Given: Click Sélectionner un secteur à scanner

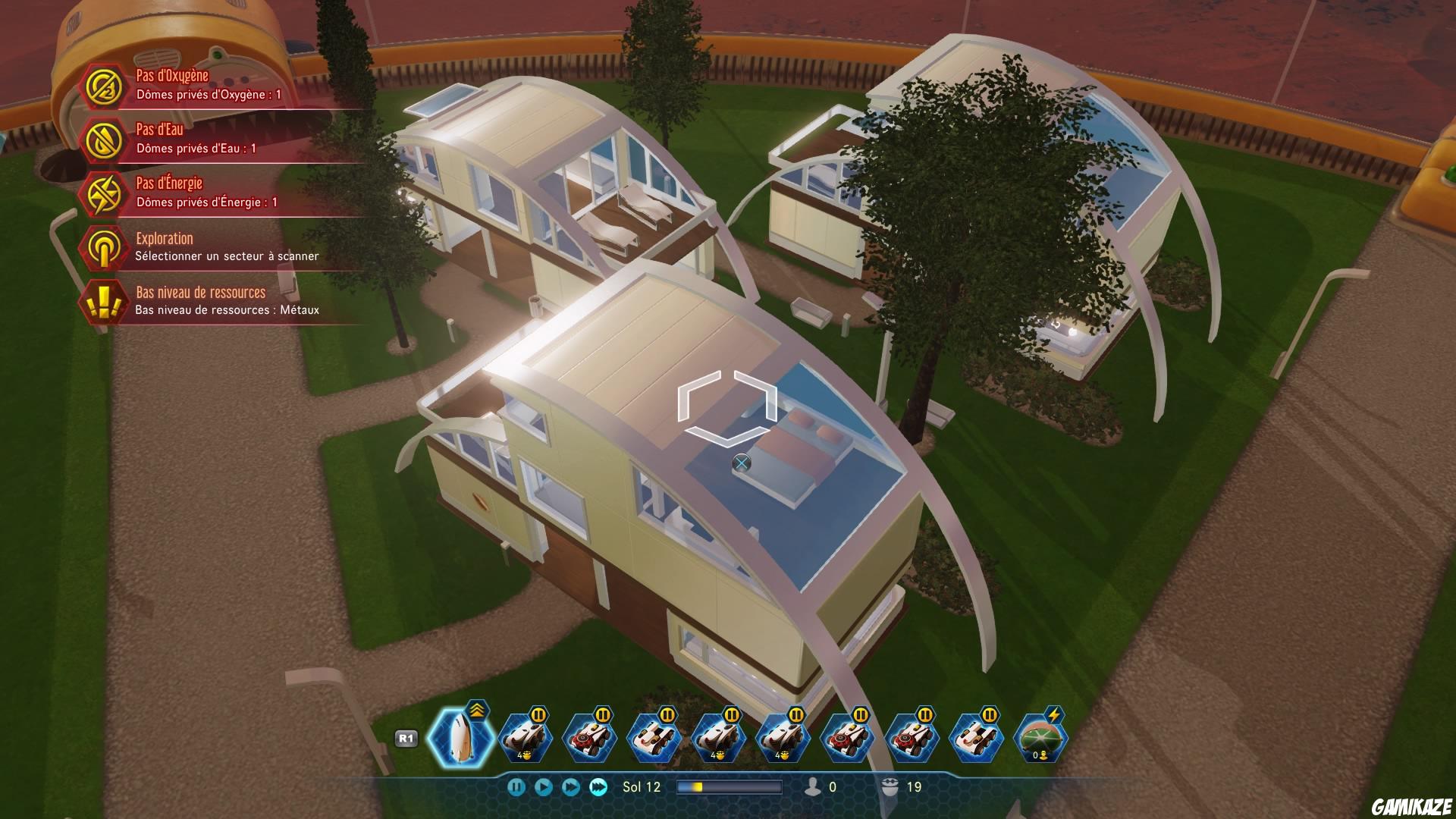Looking at the screenshot, I should pos(227,258).
